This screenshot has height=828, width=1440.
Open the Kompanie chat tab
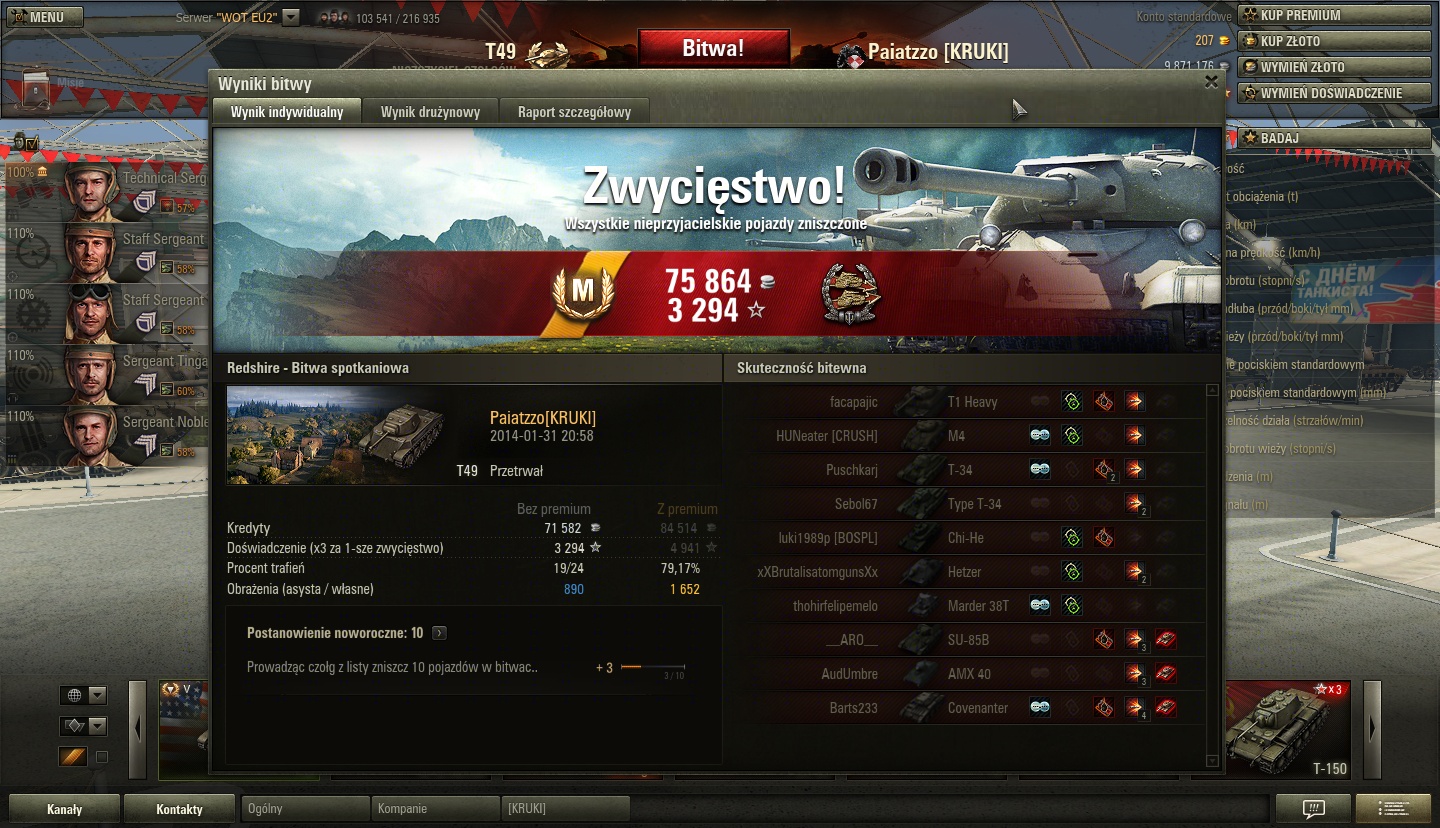click(x=435, y=809)
